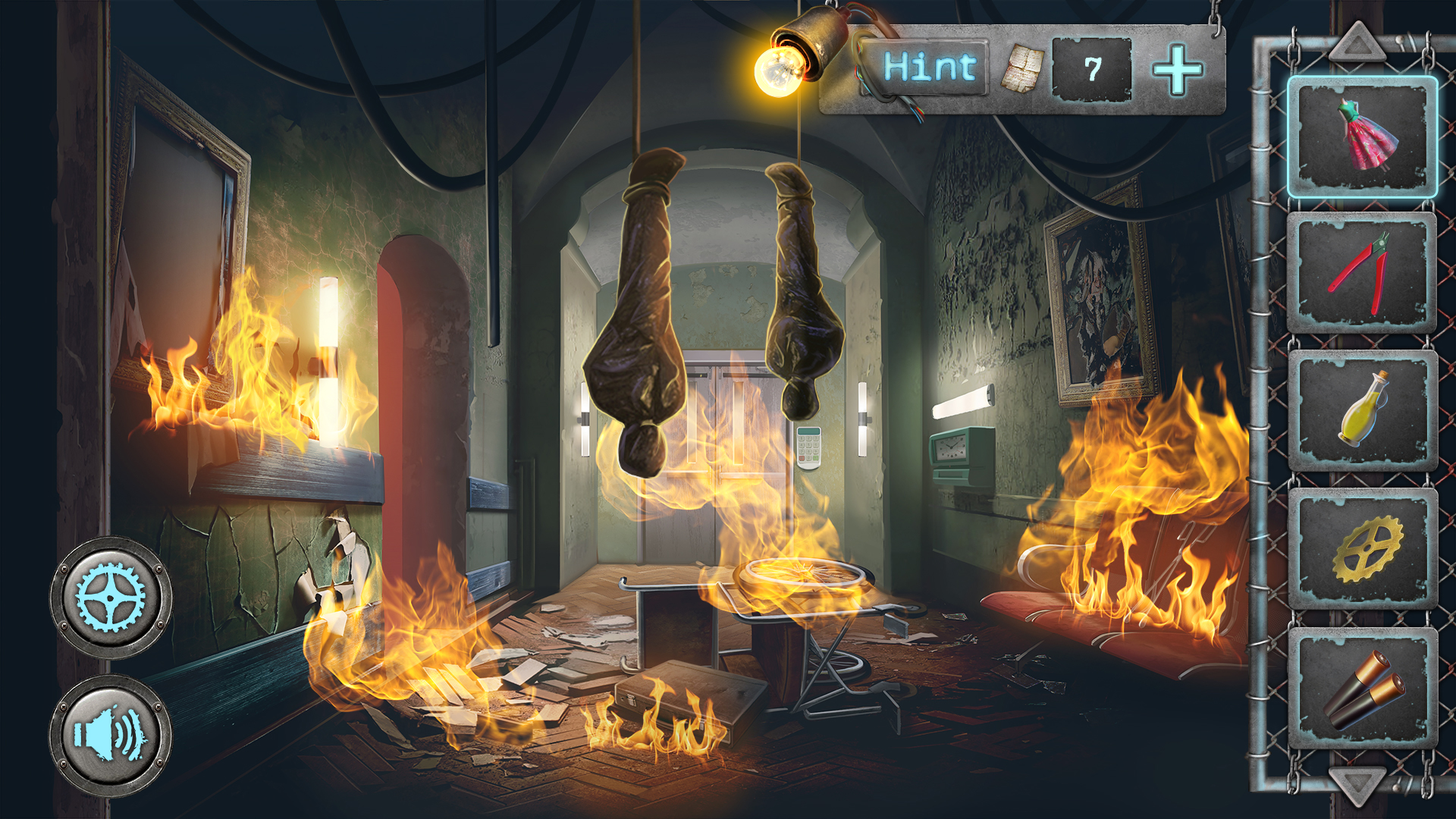Screen dimensions: 1456x819
Task: Click the keypad beside the door
Action: coord(809,447)
